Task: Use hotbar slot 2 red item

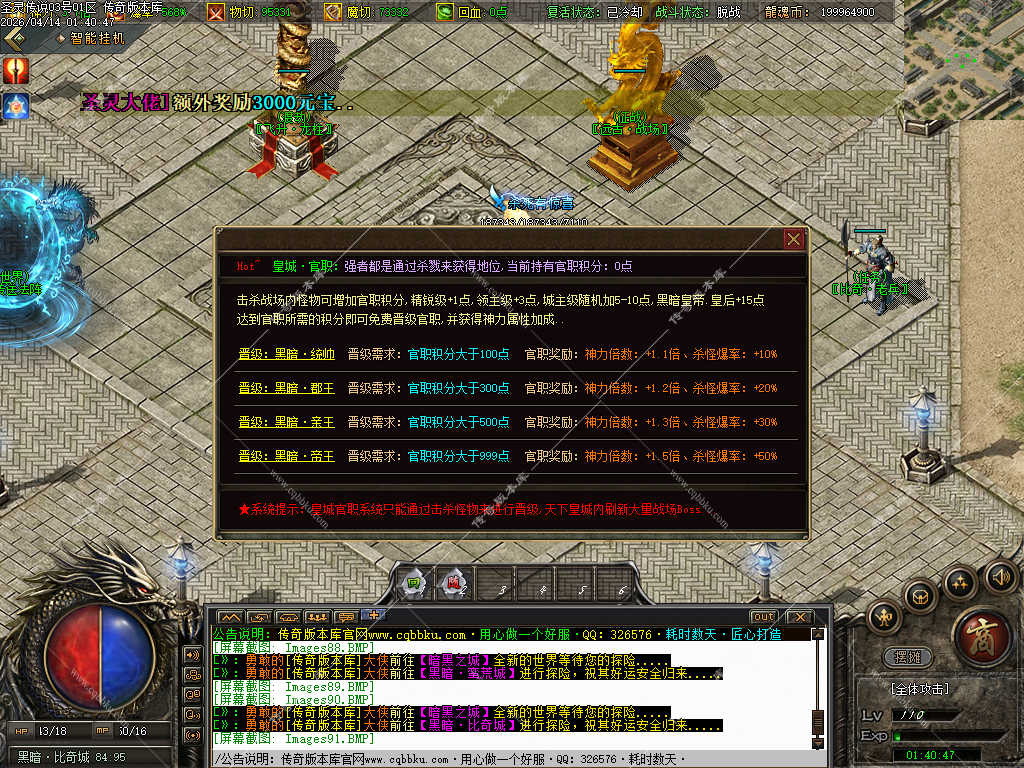Action: pos(453,584)
